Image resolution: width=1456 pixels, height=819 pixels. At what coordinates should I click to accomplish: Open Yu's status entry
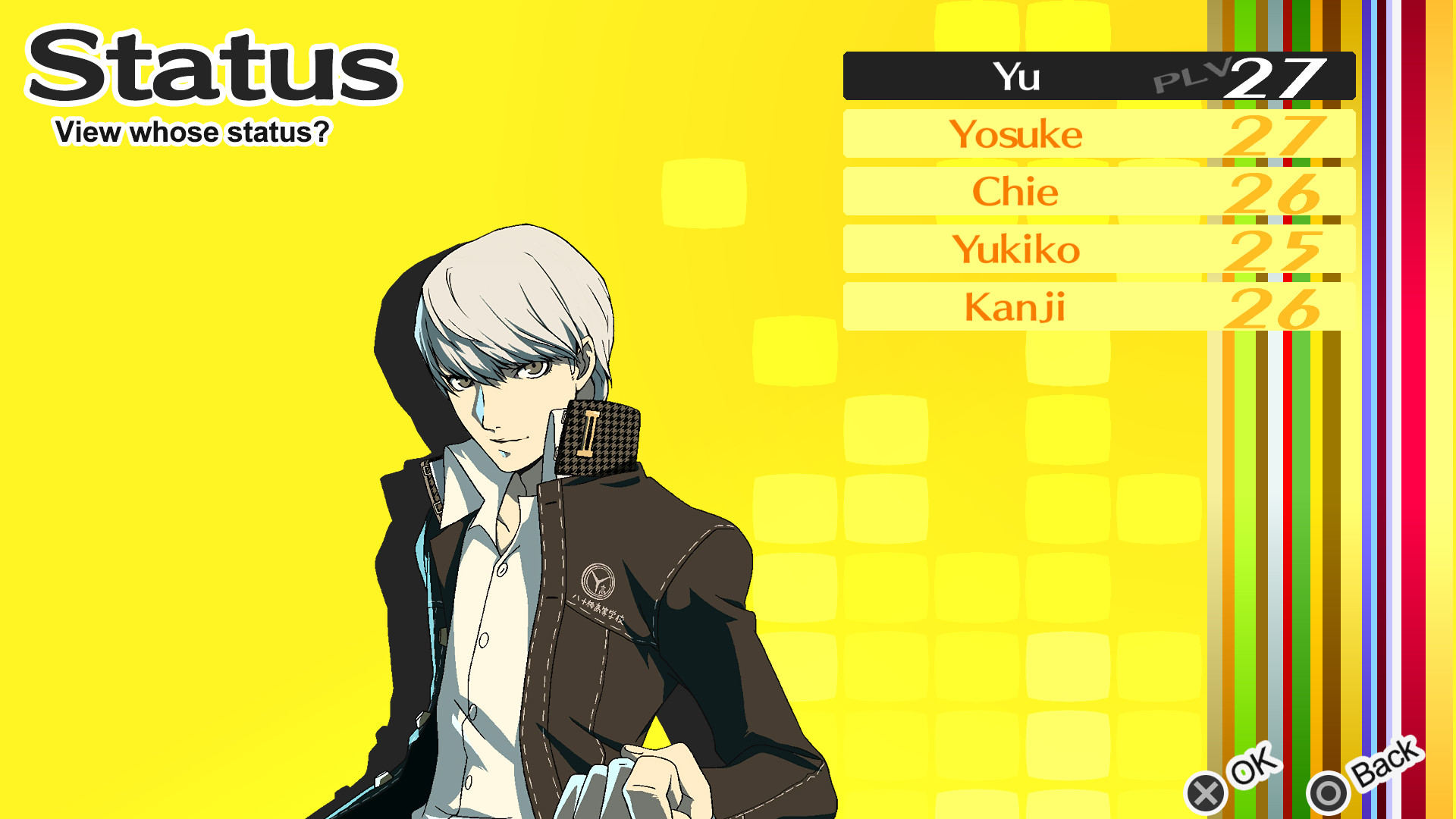(x=1016, y=76)
